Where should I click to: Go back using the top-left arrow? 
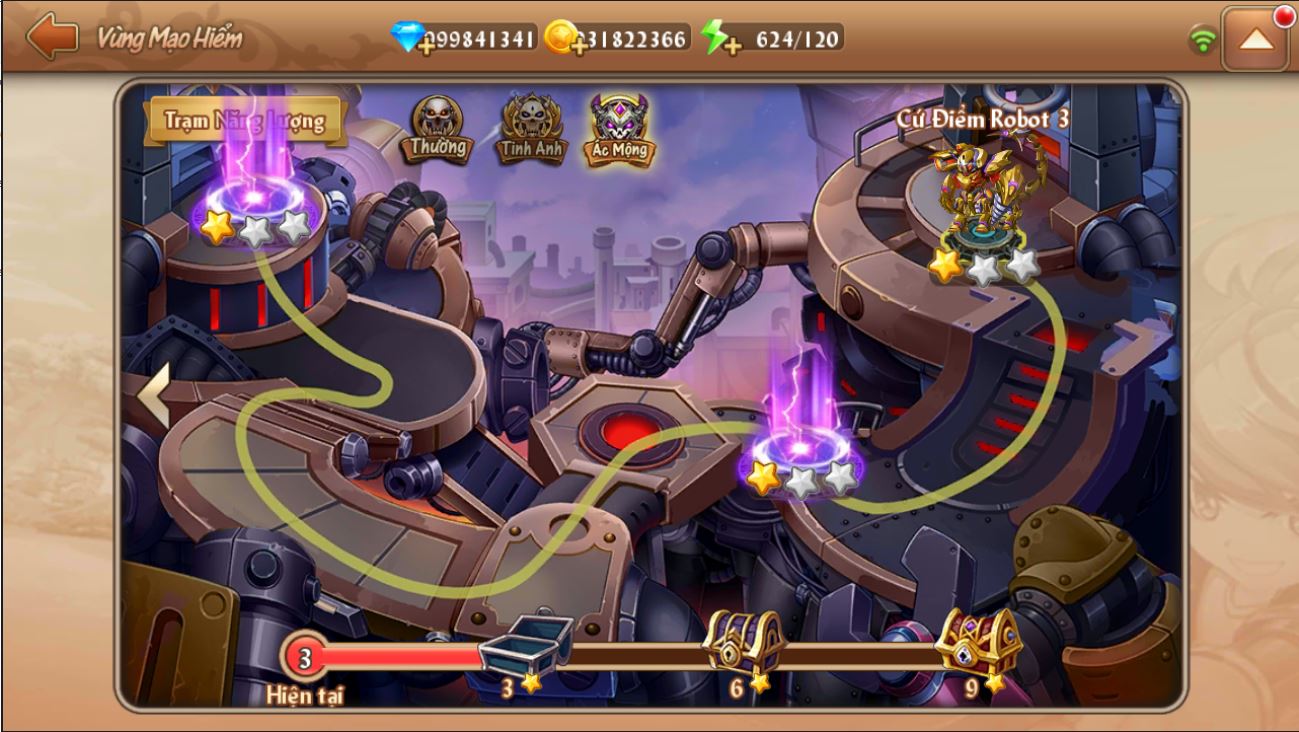[52, 38]
